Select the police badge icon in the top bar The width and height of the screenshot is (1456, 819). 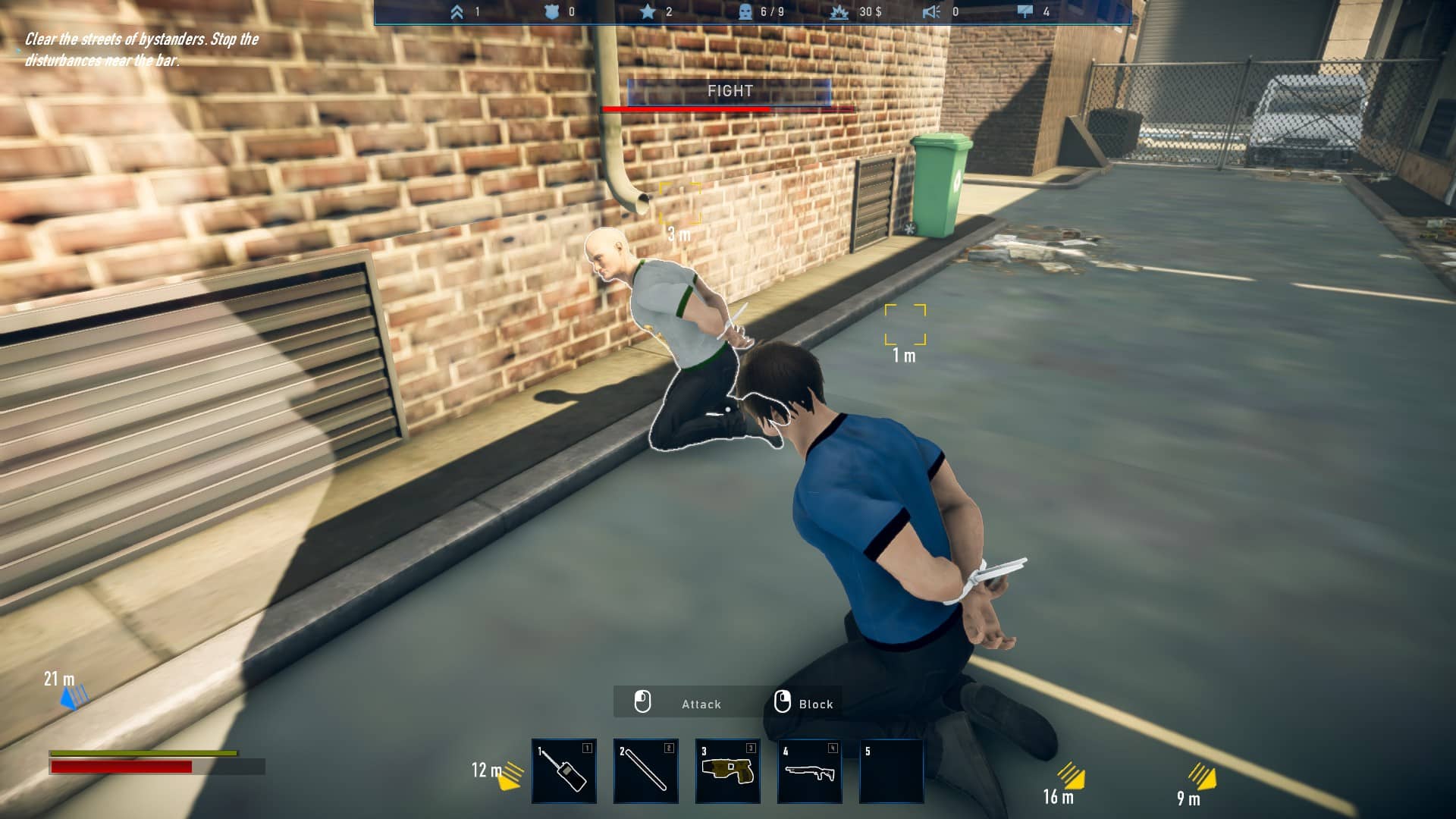[552, 12]
